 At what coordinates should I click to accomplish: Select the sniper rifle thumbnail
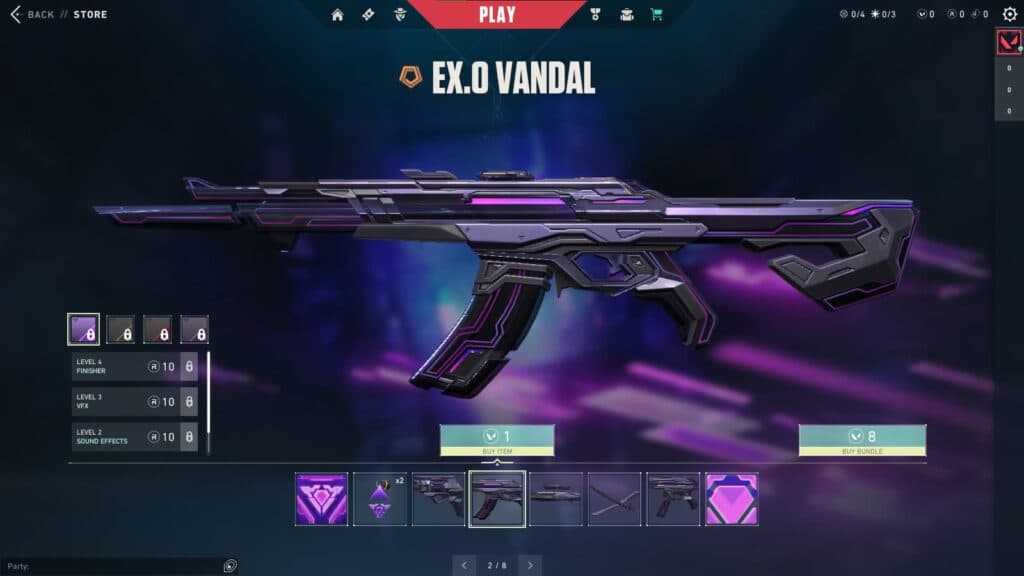coord(556,499)
